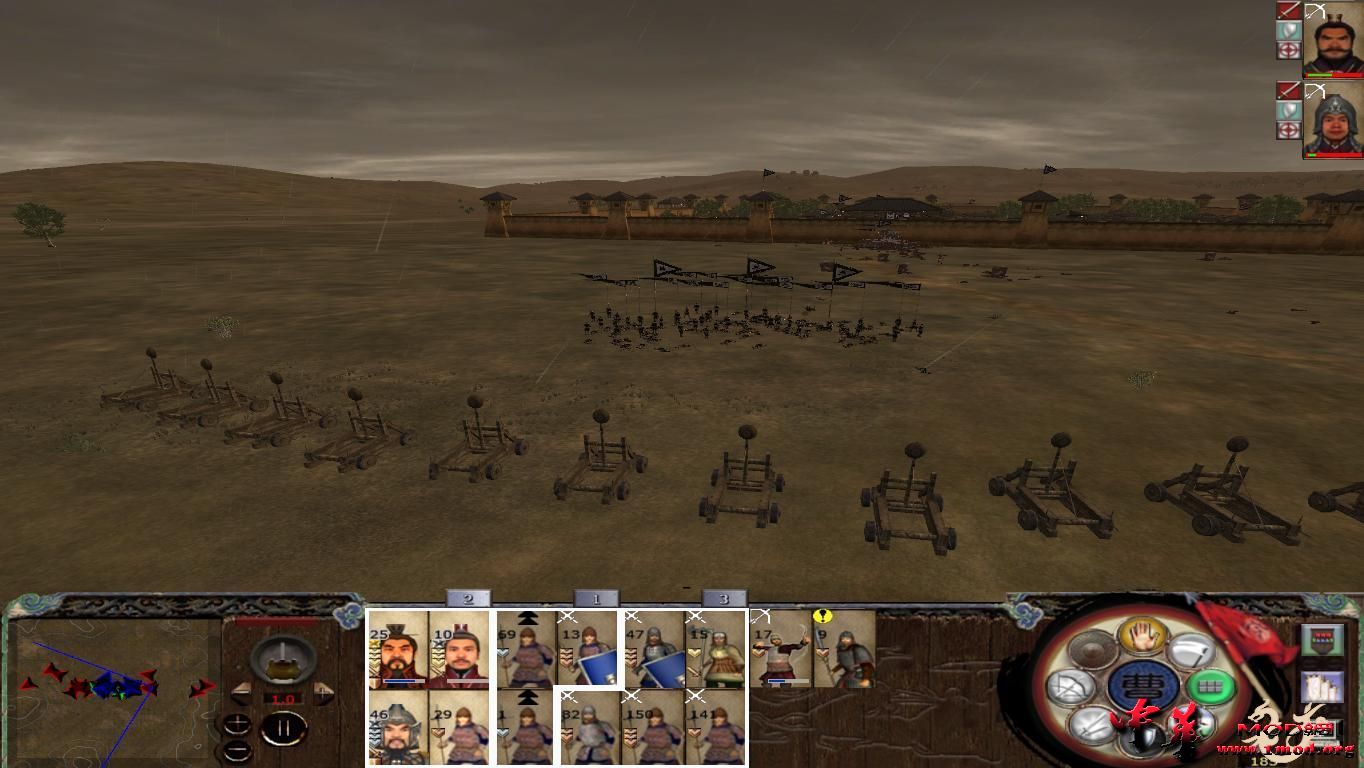Click the 1.0 speed indicator display
This screenshot has height=768, width=1364.
coord(283,699)
